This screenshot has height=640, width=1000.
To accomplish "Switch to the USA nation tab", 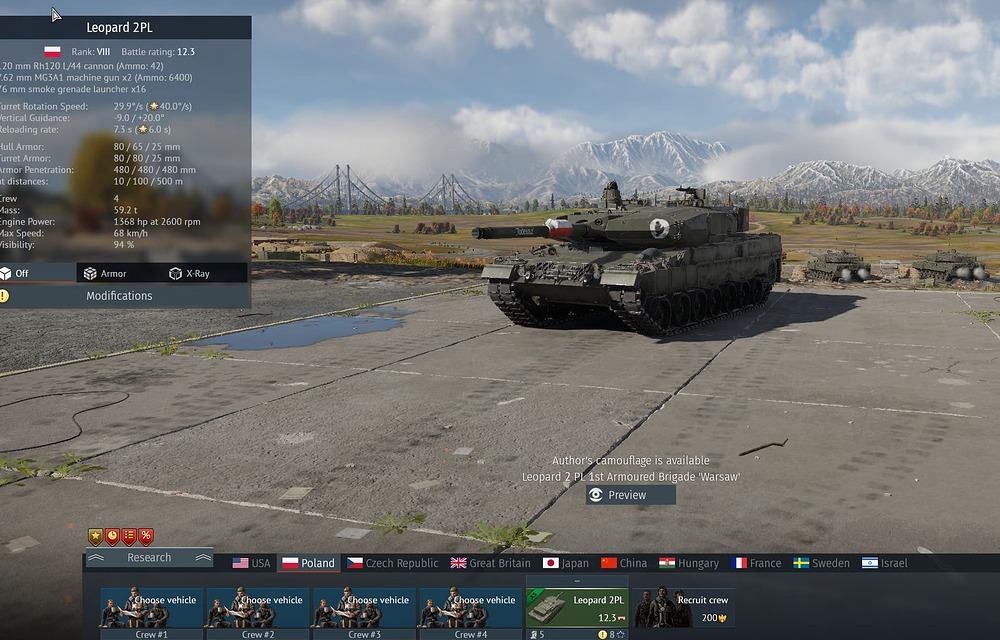I will (252, 563).
